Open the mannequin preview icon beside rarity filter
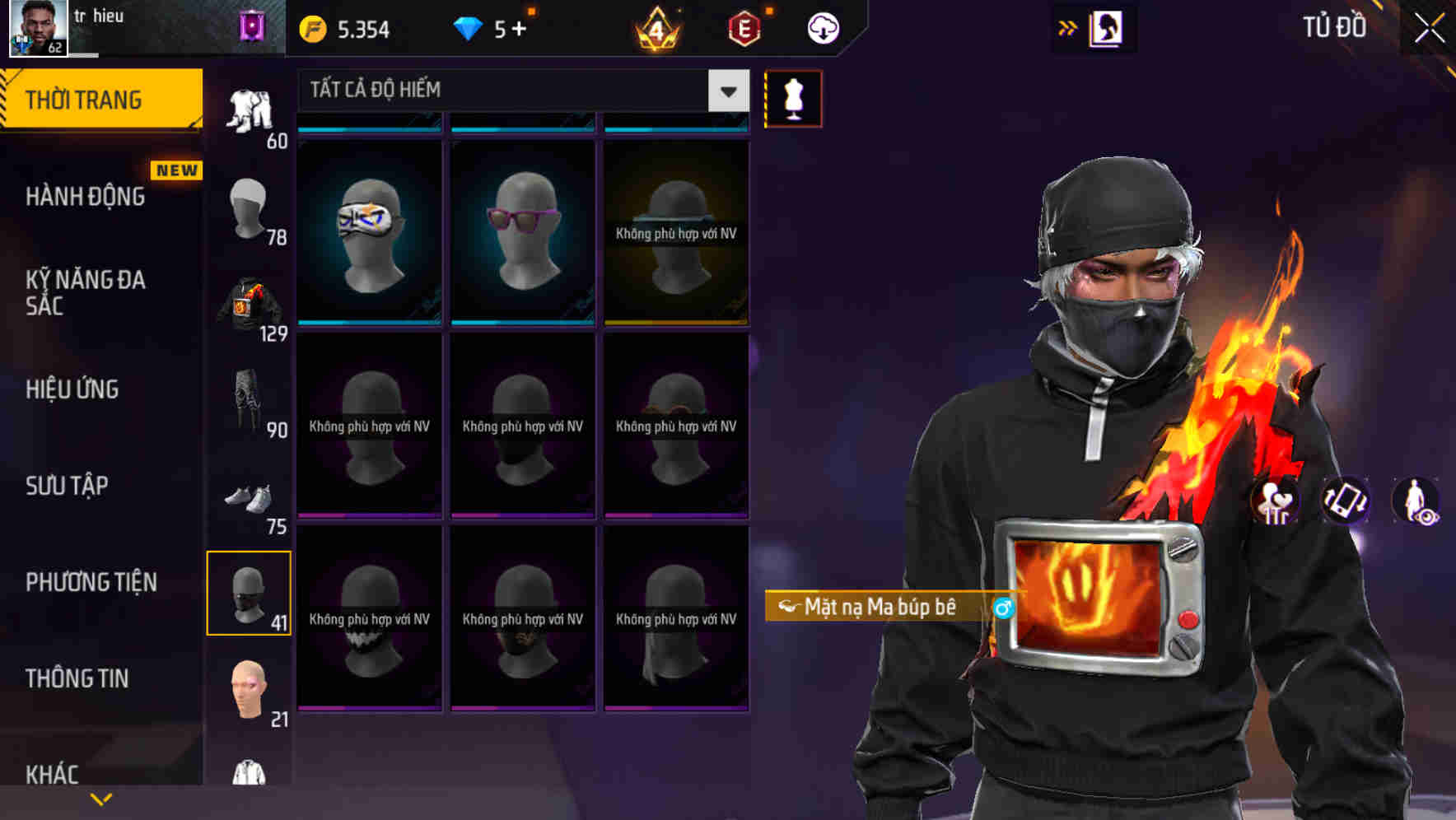 point(792,97)
